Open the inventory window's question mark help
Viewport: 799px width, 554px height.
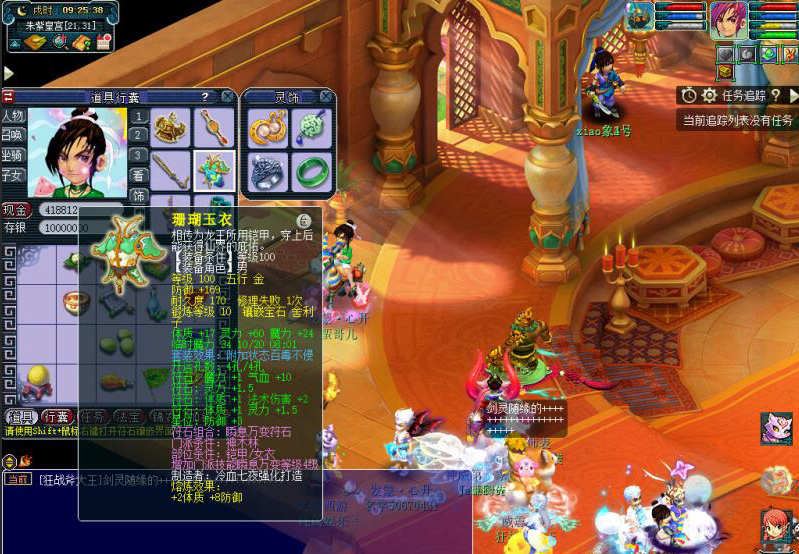click(204, 97)
